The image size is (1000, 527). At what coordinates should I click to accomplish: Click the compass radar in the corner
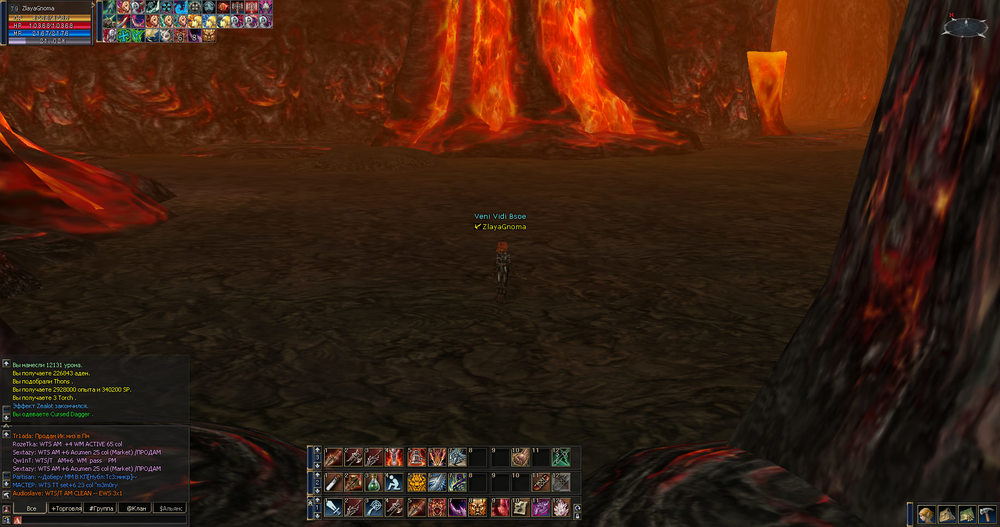(x=961, y=27)
